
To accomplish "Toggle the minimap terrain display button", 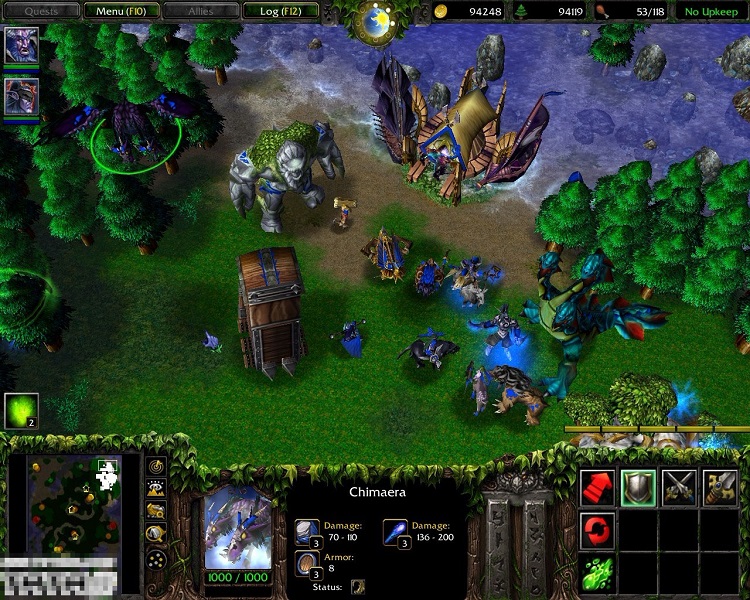I will pos(157,488).
